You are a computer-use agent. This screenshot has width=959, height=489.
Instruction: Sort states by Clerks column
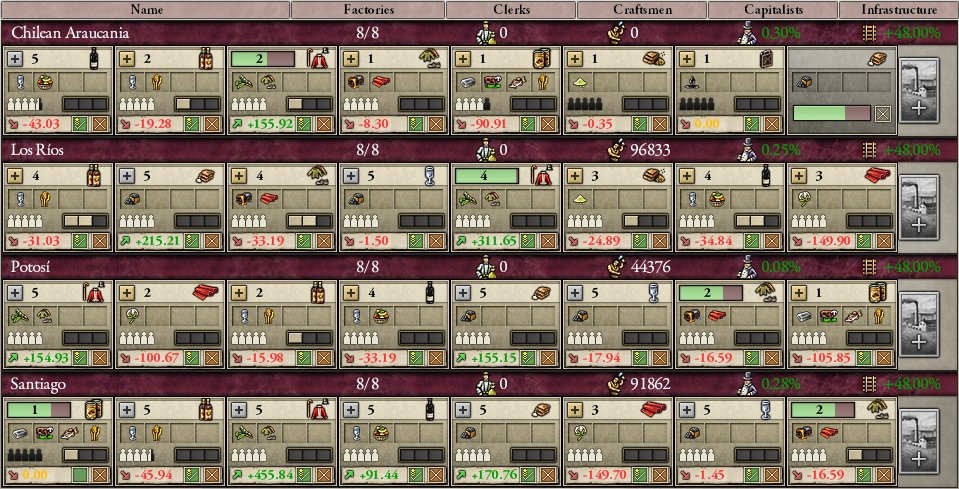pyautogui.click(x=510, y=10)
